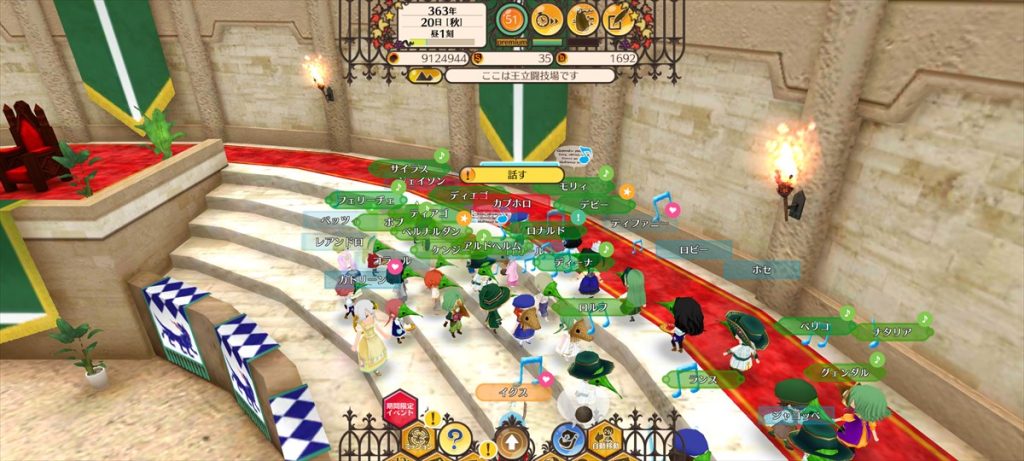Click the orange 51 premium orb
The width and height of the screenshot is (1024, 461).
pos(512,18)
